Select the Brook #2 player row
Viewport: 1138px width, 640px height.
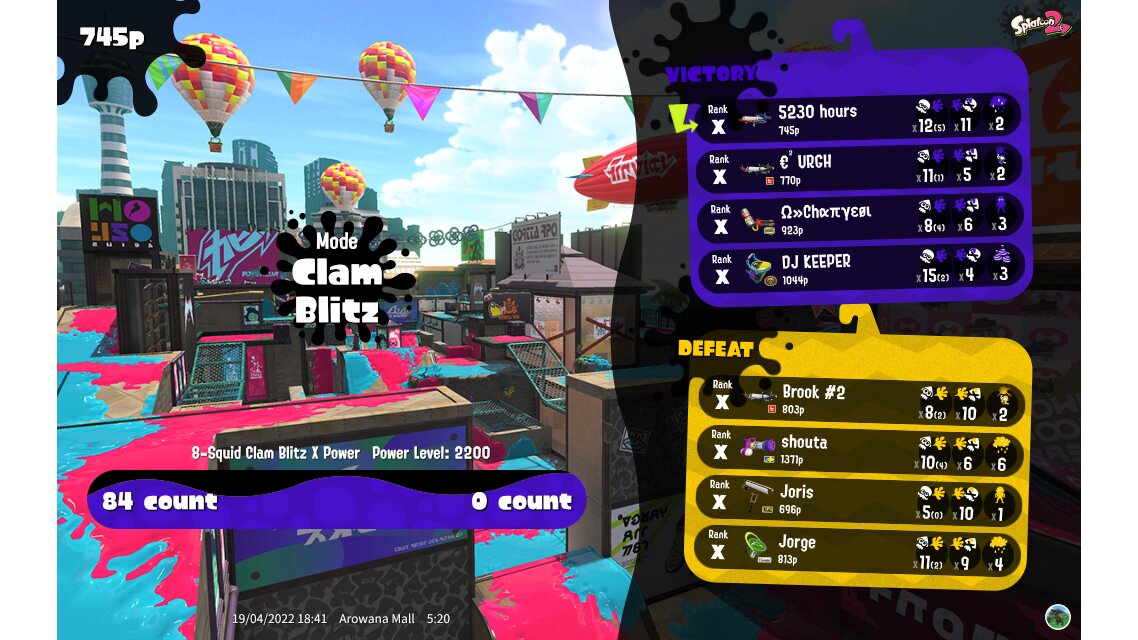[x=858, y=399]
